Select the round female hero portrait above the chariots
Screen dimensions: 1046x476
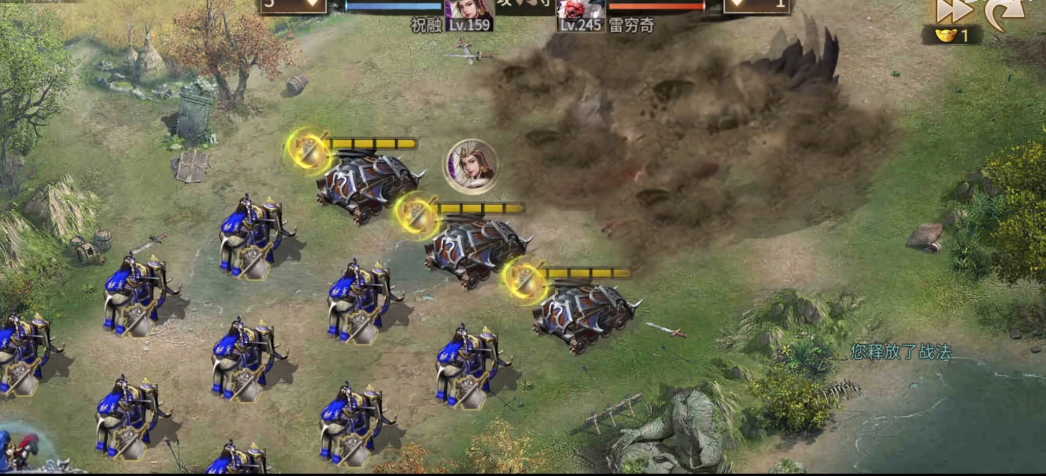coord(471,166)
